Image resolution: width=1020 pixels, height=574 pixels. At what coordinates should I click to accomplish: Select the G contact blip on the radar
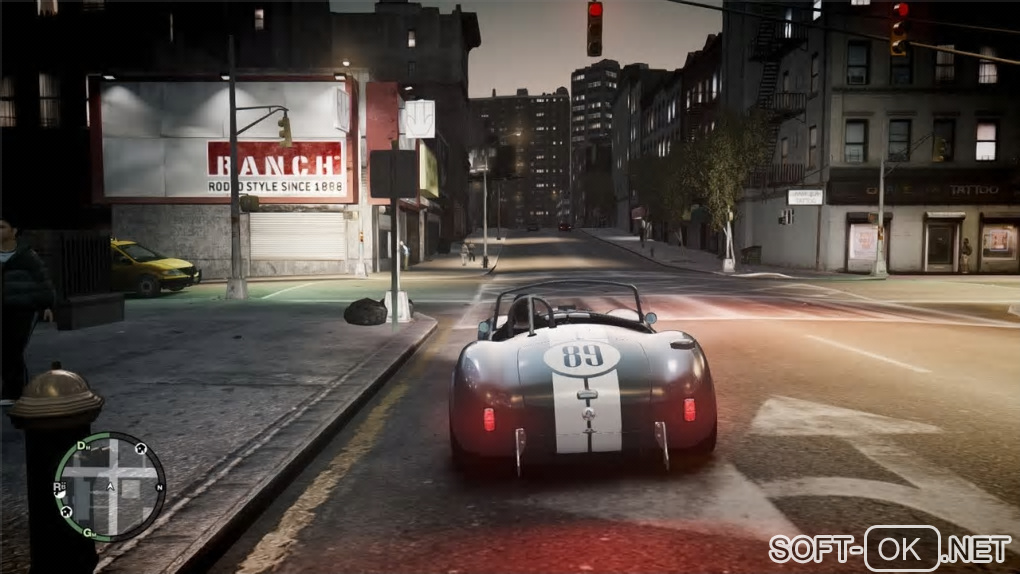click(x=88, y=531)
